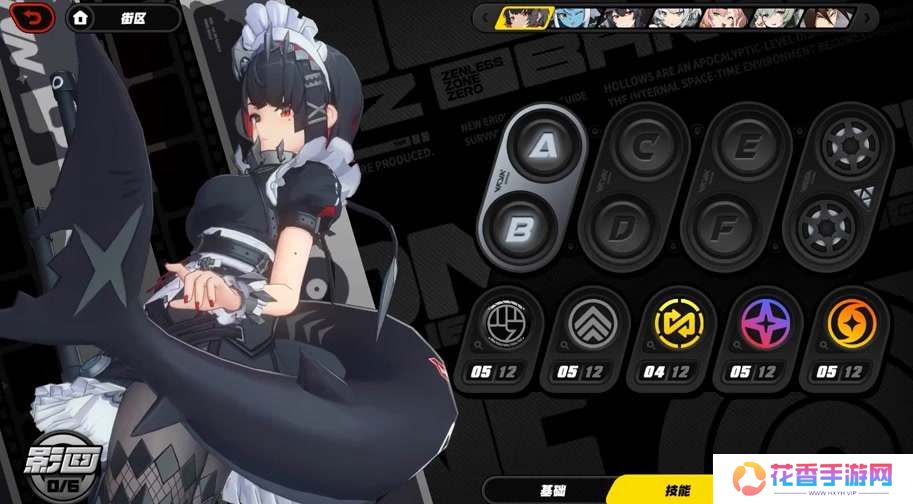Select the blue-skinned character portrait
This screenshot has width=913, height=504.
(x=575, y=16)
